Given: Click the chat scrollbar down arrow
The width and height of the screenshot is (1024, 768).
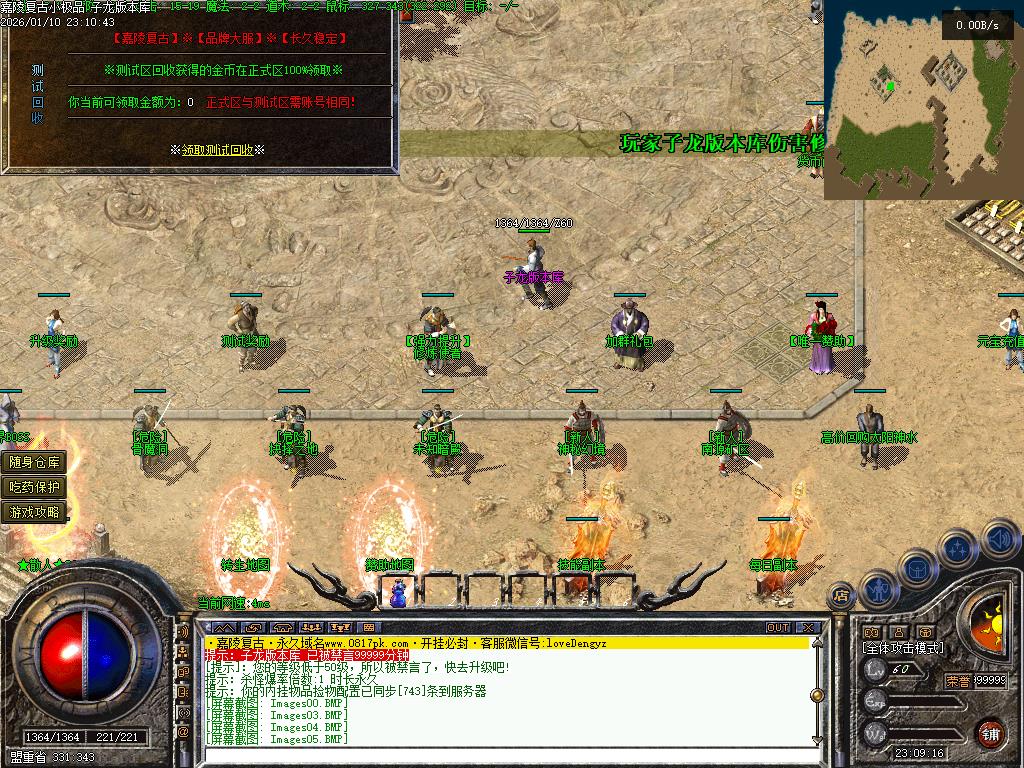Looking at the screenshot, I should coord(815,739).
